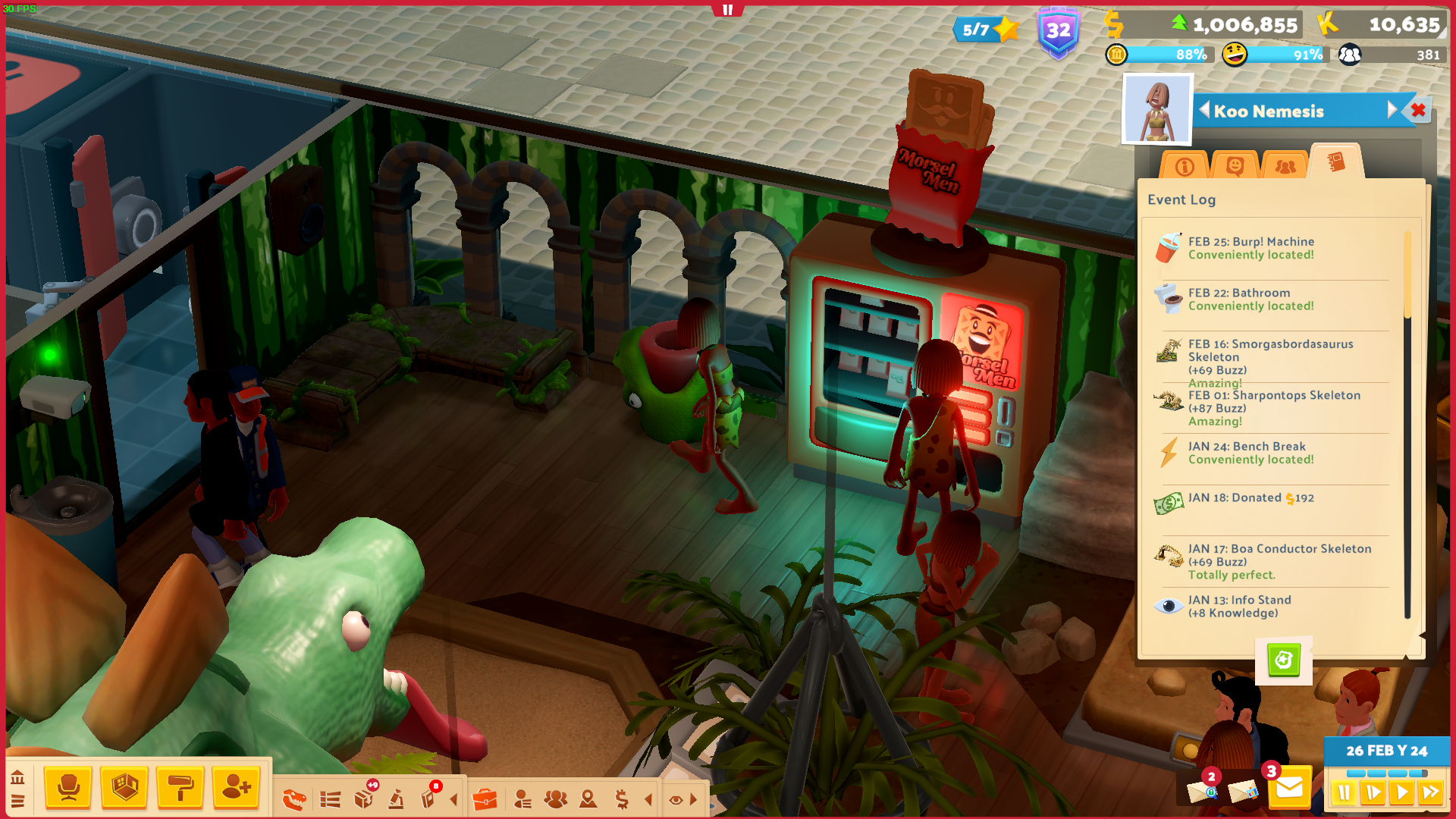This screenshot has width=1456, height=819.
Task: Open the thoughts smiley tab
Action: coord(1235,165)
